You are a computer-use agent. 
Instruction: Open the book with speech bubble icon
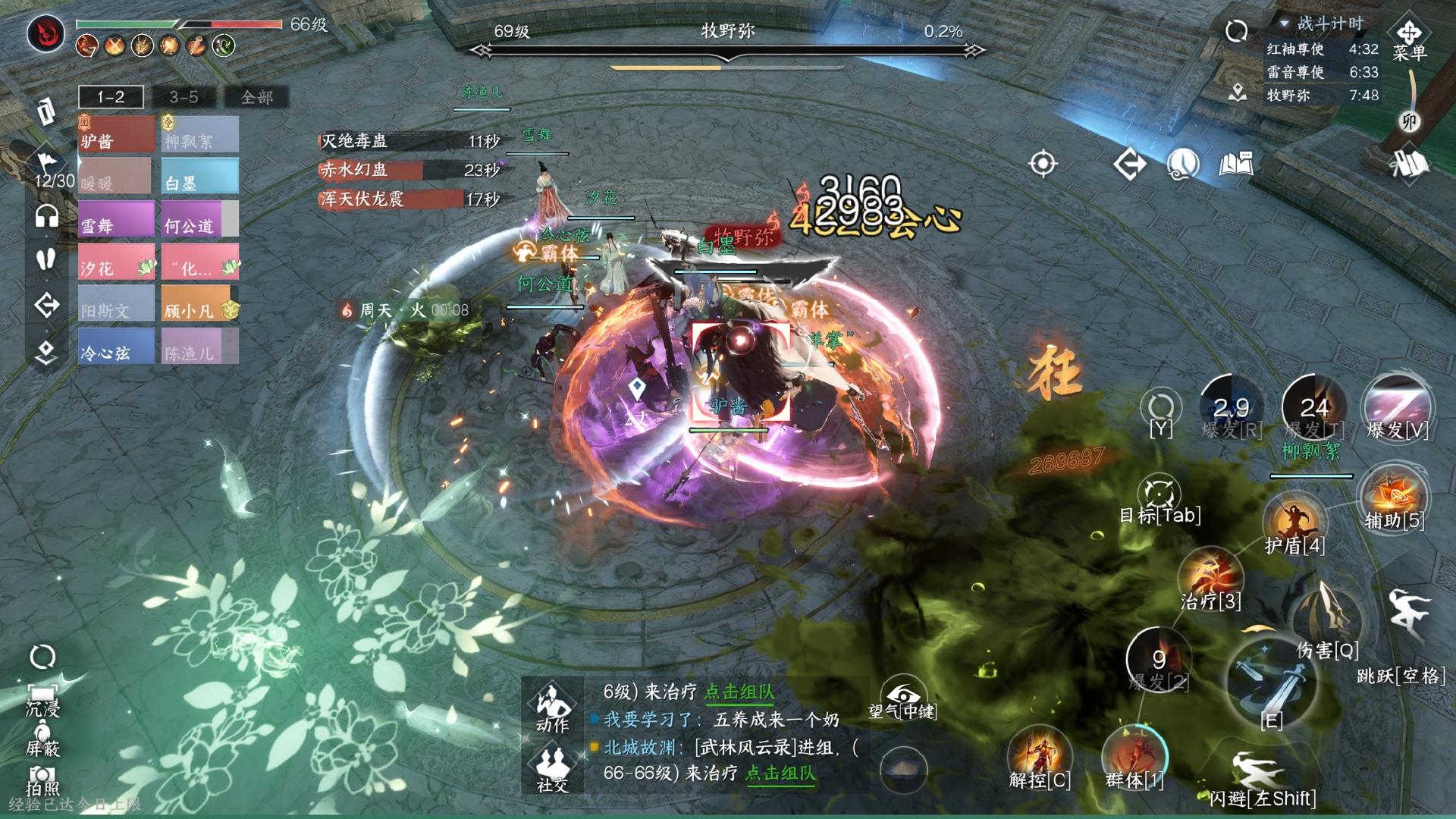coord(1237,164)
